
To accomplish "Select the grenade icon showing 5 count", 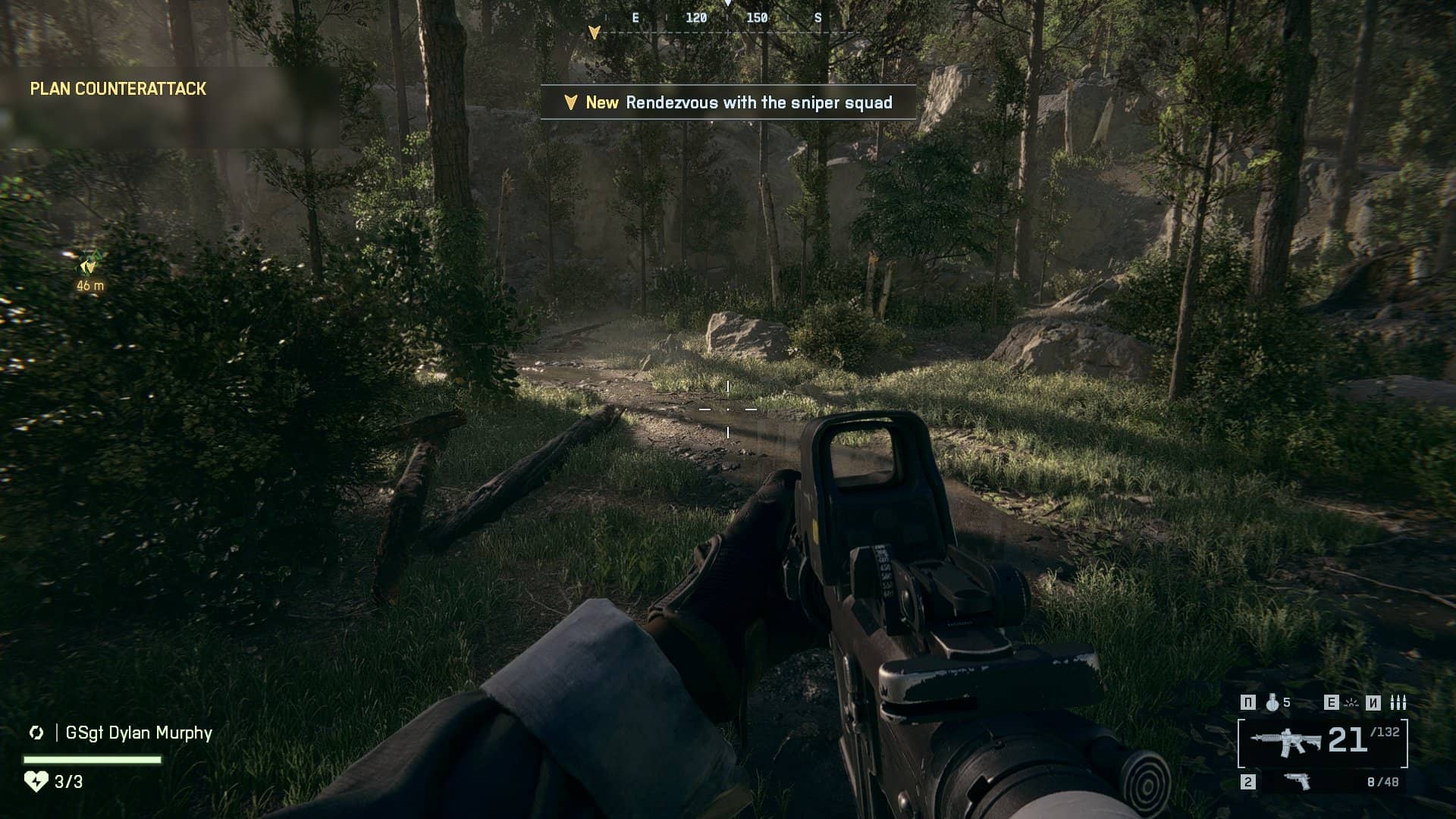I will (1272, 702).
